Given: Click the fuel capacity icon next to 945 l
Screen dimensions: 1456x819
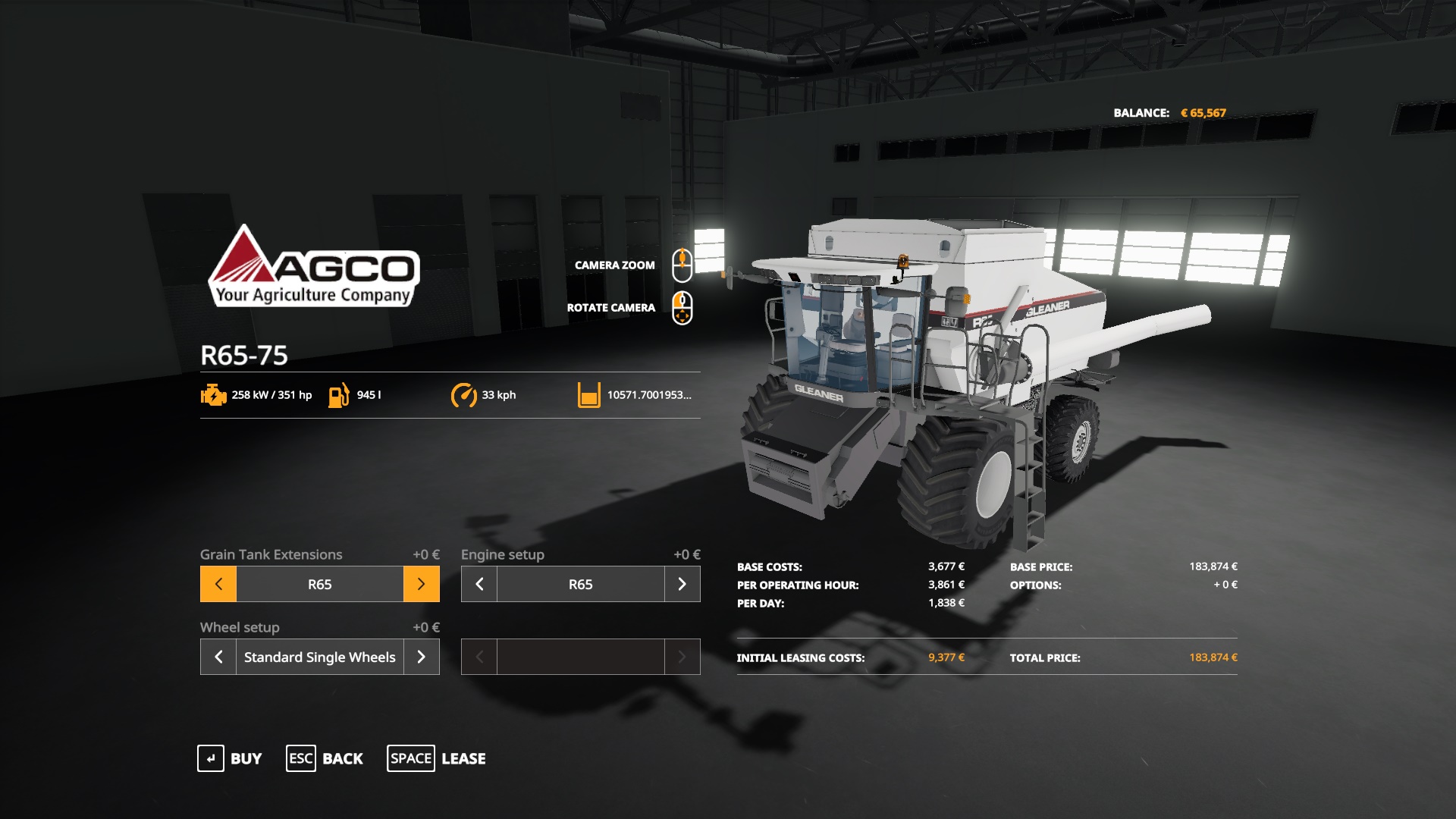Looking at the screenshot, I should [339, 395].
